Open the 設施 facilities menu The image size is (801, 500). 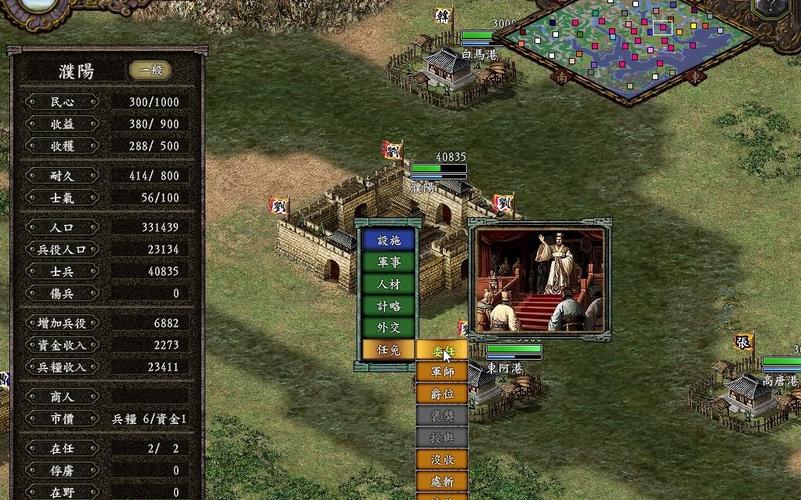coord(388,240)
